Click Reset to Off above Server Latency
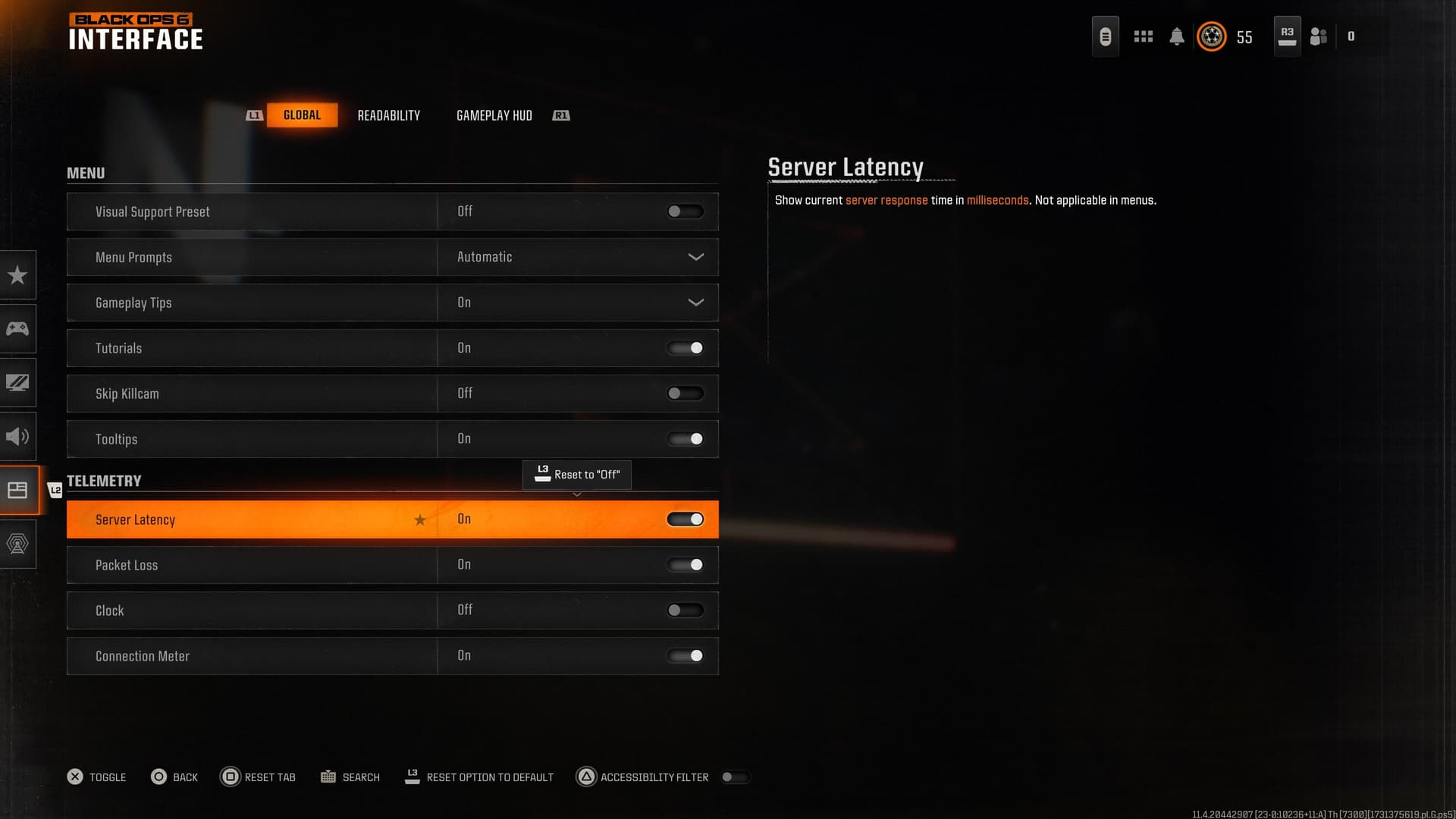The height and width of the screenshot is (819, 1456). point(577,475)
